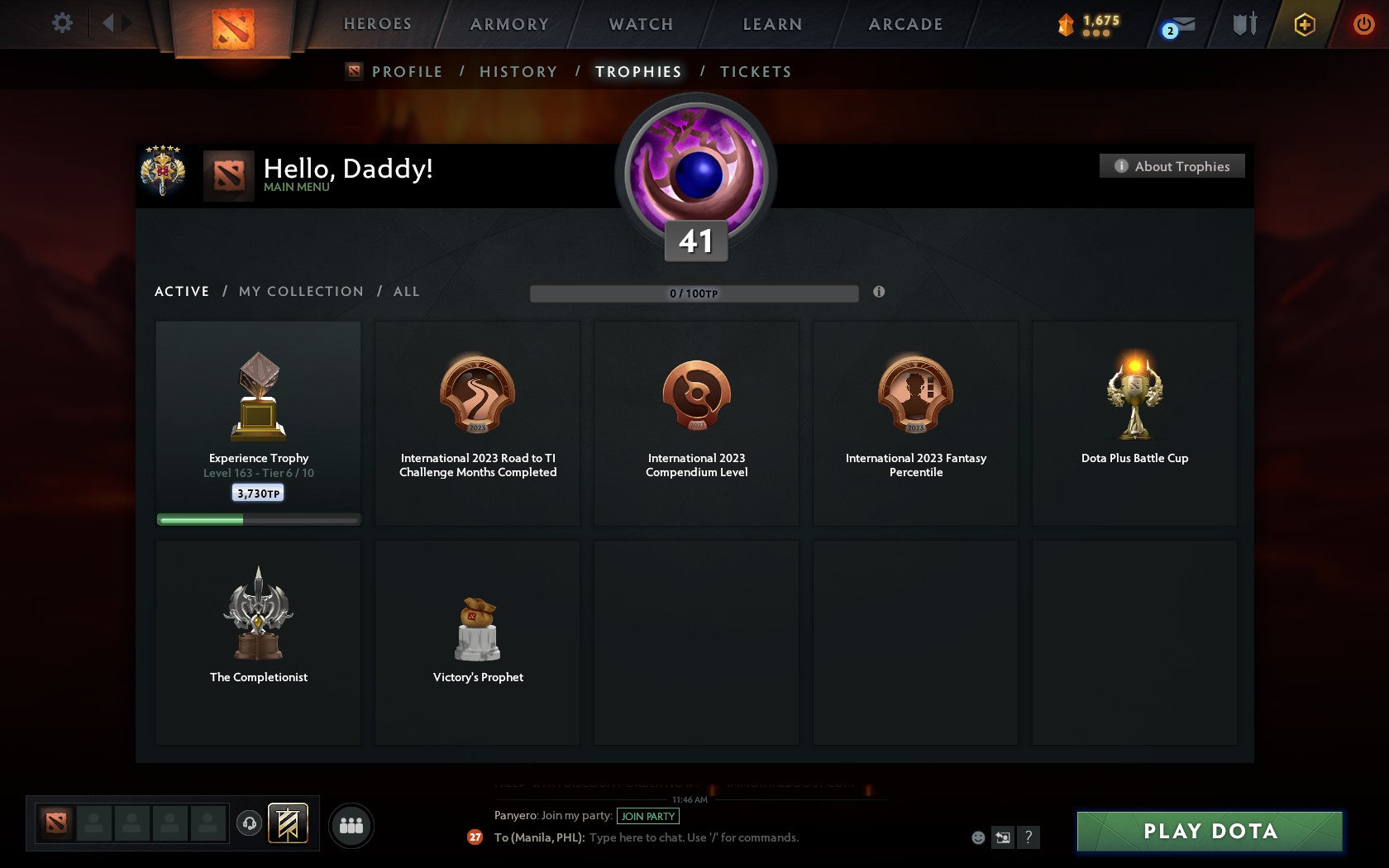Switch to the MY COLLECTION filter

(300, 291)
